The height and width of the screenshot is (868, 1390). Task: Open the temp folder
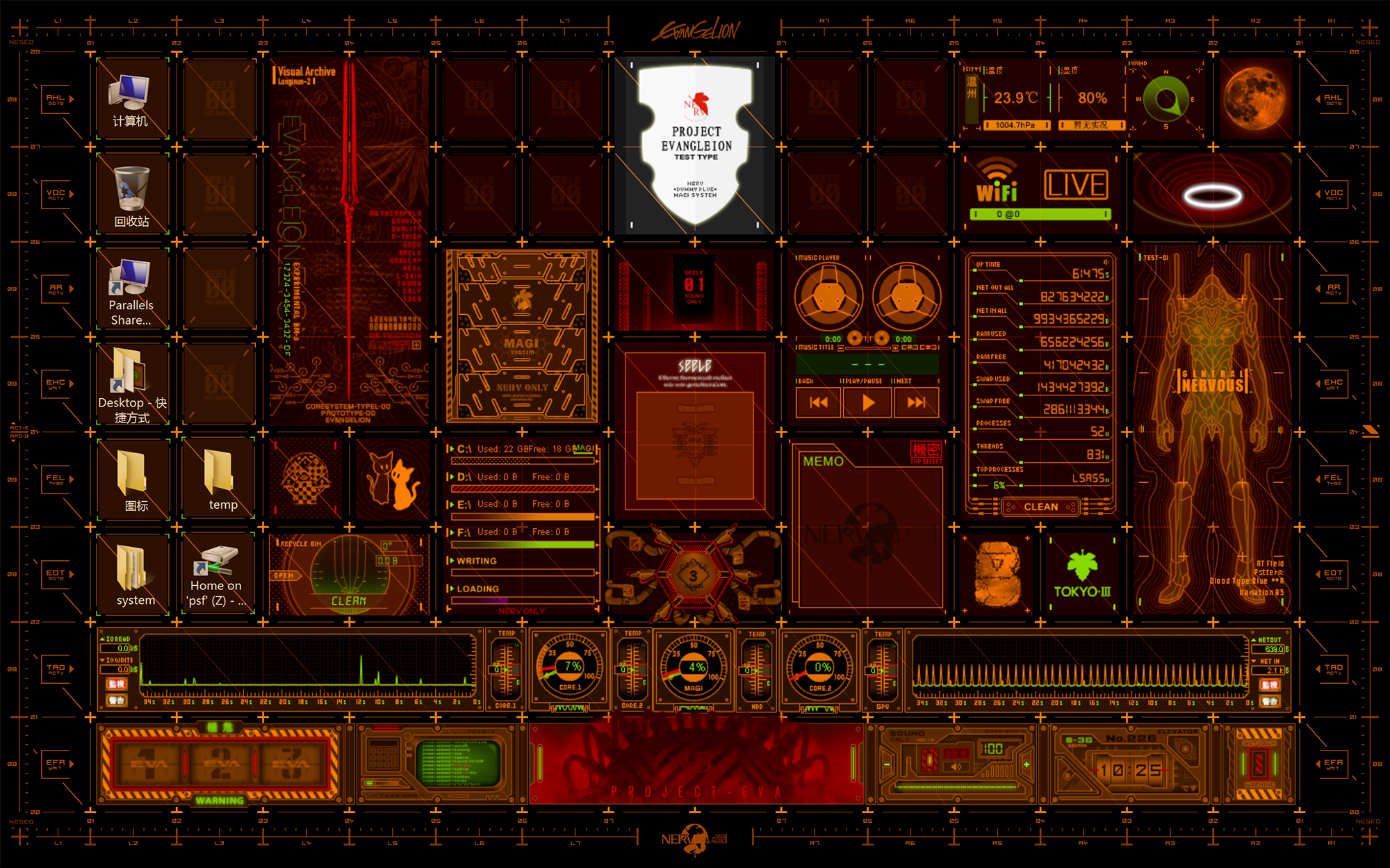tap(220, 480)
